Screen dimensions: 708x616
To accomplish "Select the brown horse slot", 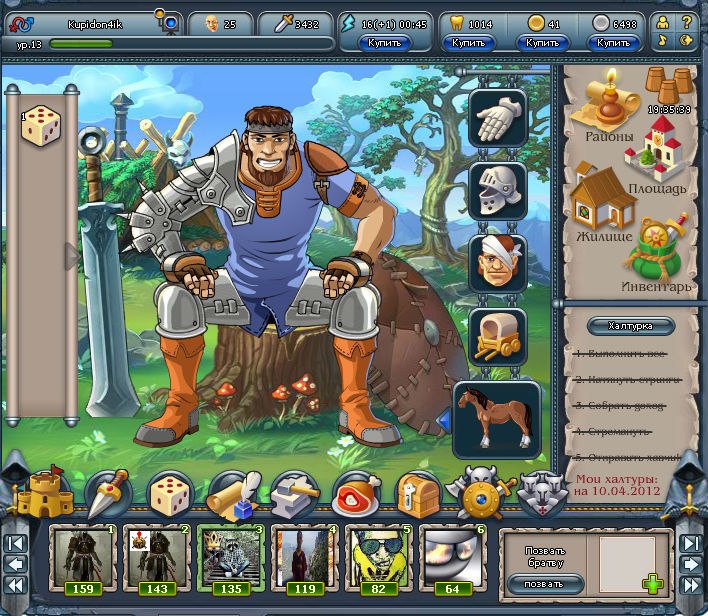I will pyautogui.click(x=496, y=416).
